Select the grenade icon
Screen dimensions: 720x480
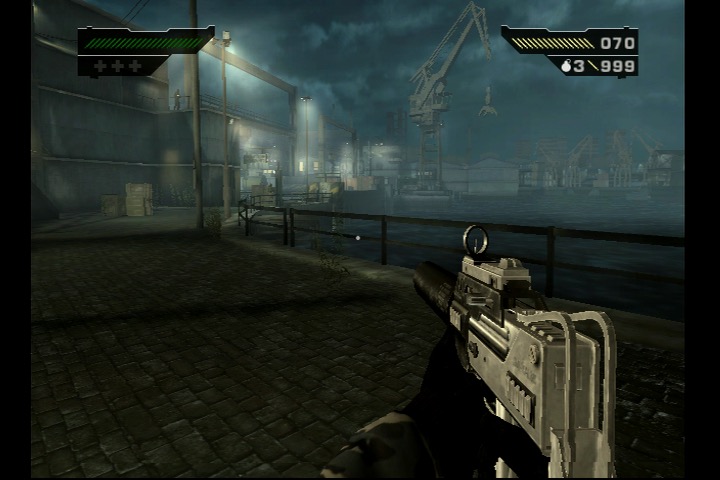pos(566,67)
